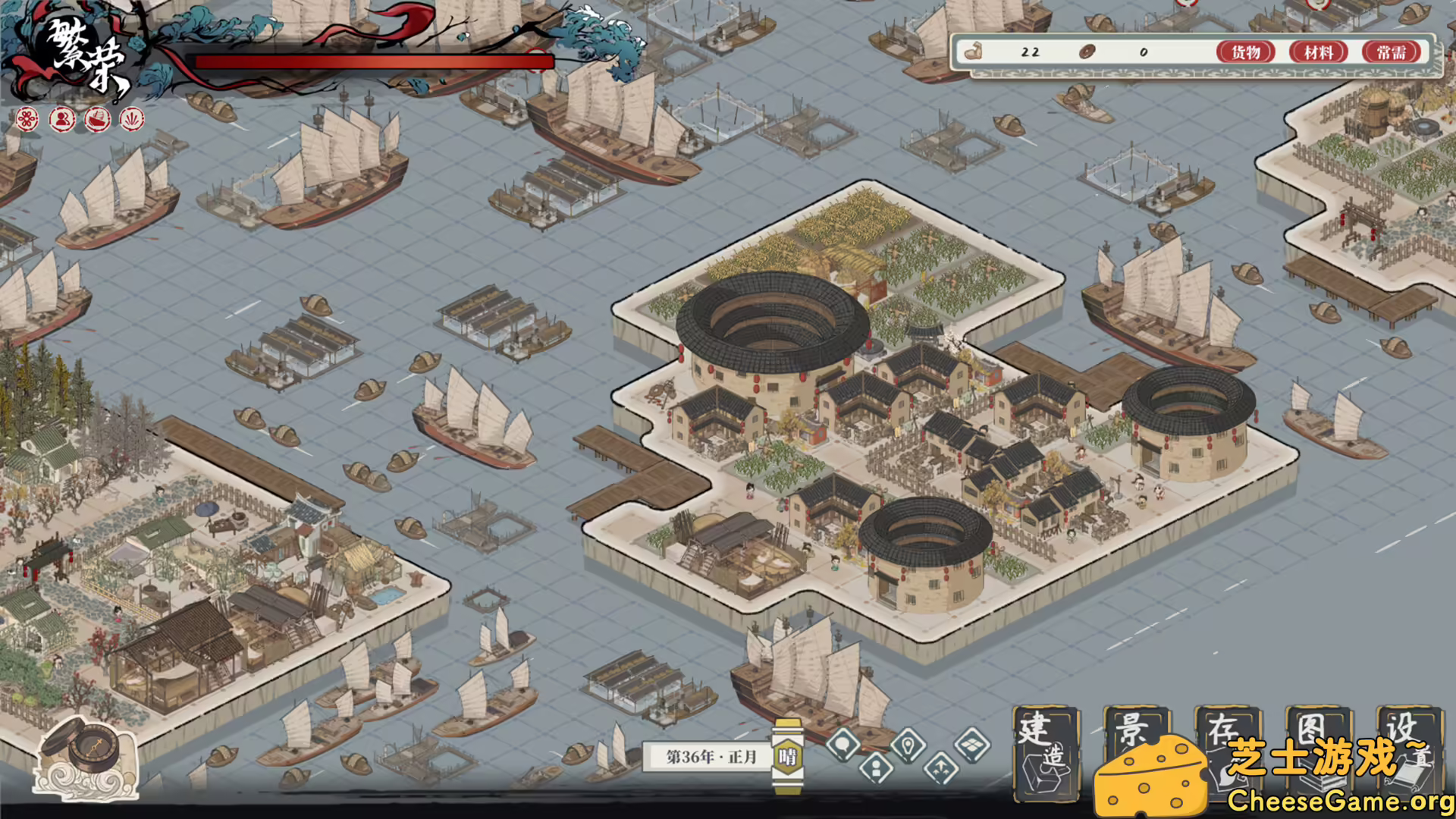Toggle the 材料 materials category
The width and height of the screenshot is (1456, 819).
point(1319,53)
